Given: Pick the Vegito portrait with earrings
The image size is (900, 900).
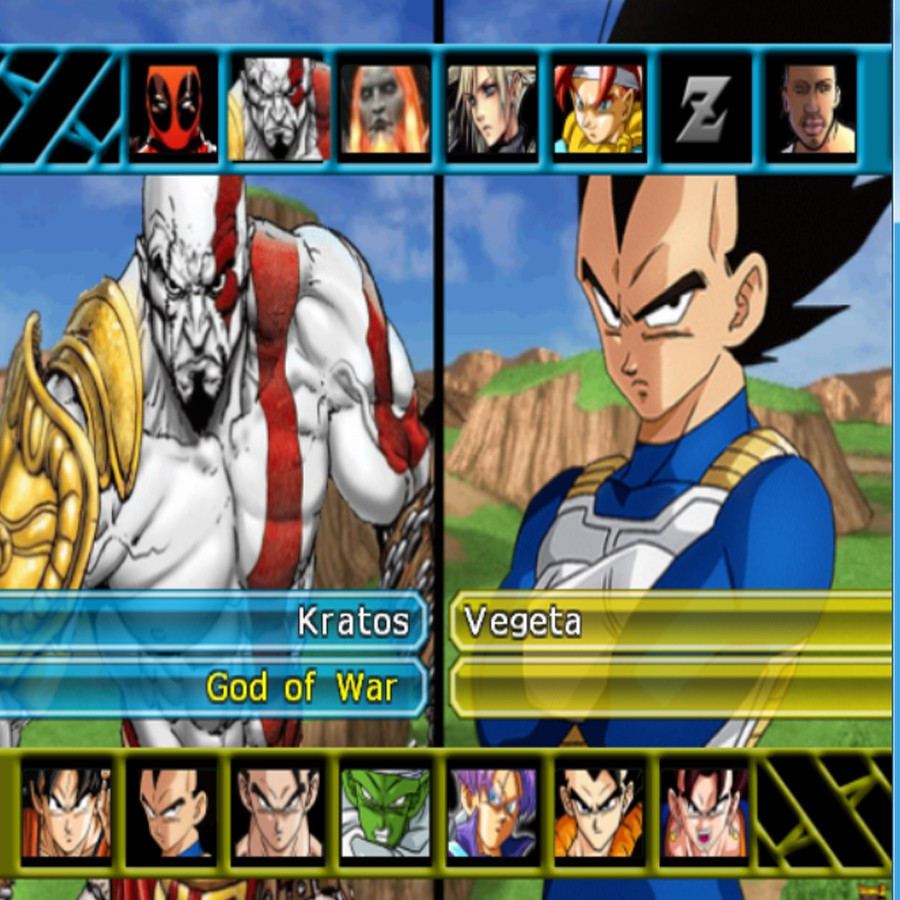Looking at the screenshot, I should (704, 812).
